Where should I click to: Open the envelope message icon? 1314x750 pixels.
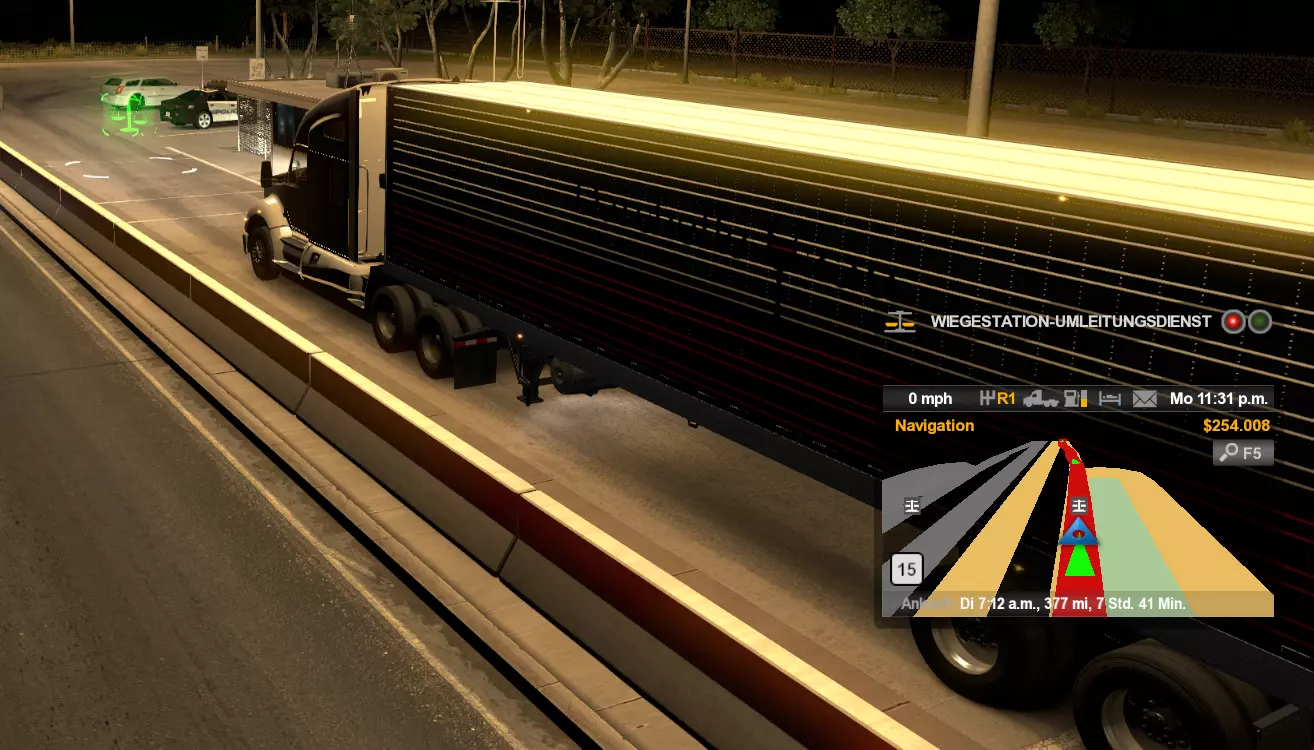coord(1145,399)
